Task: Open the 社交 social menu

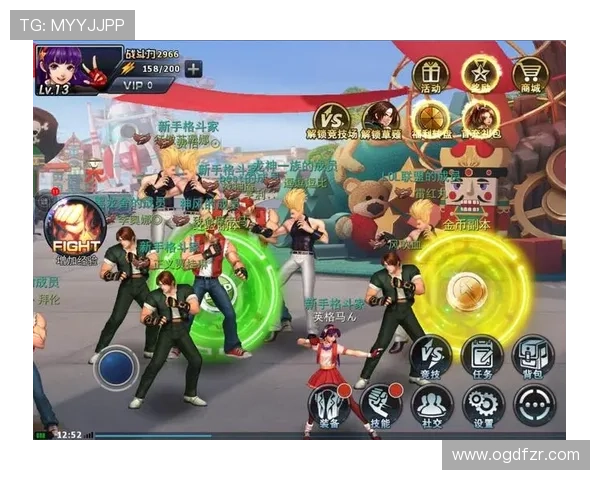Action: click(x=432, y=405)
